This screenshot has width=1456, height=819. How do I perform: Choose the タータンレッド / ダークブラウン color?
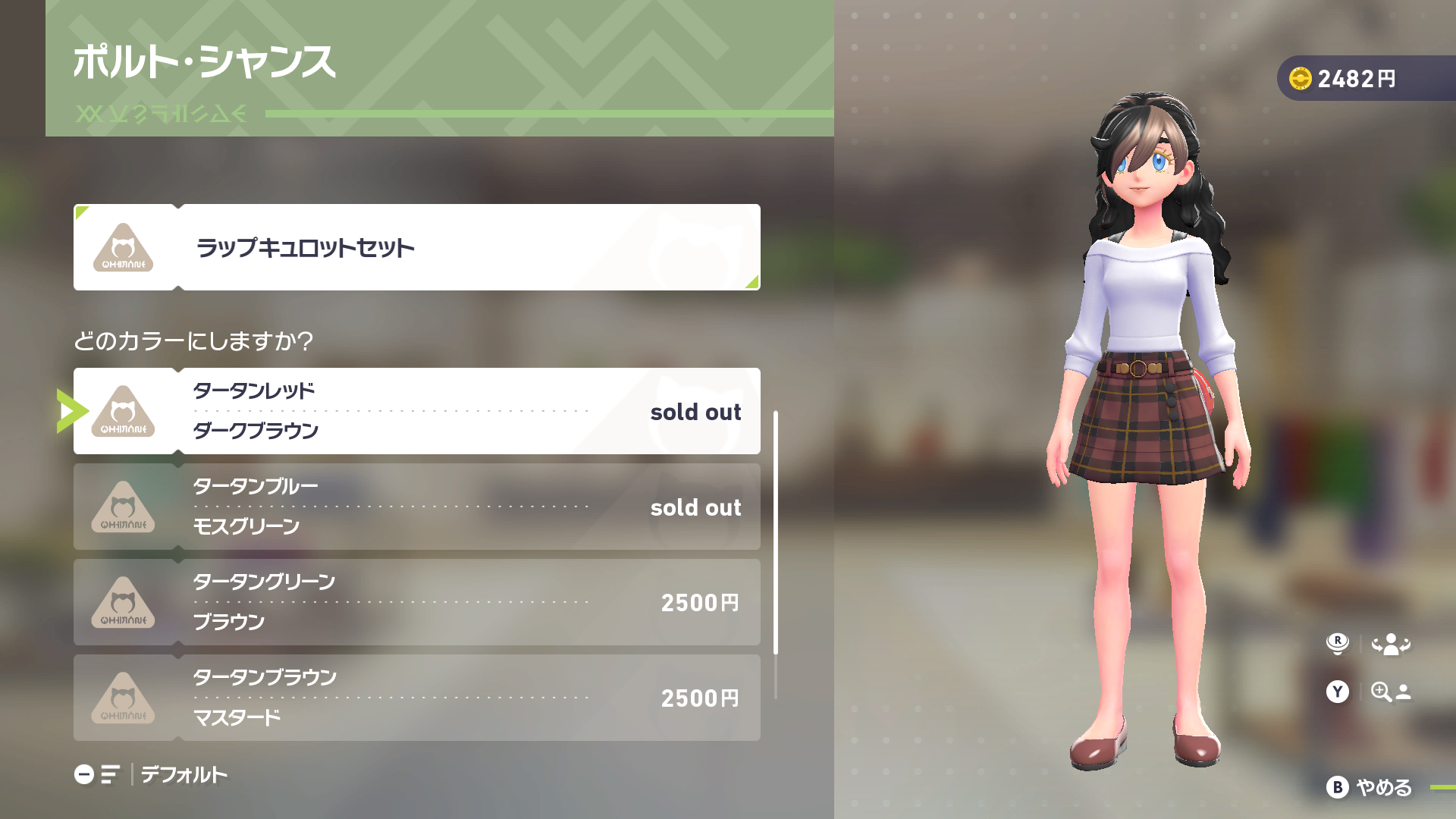[416, 411]
